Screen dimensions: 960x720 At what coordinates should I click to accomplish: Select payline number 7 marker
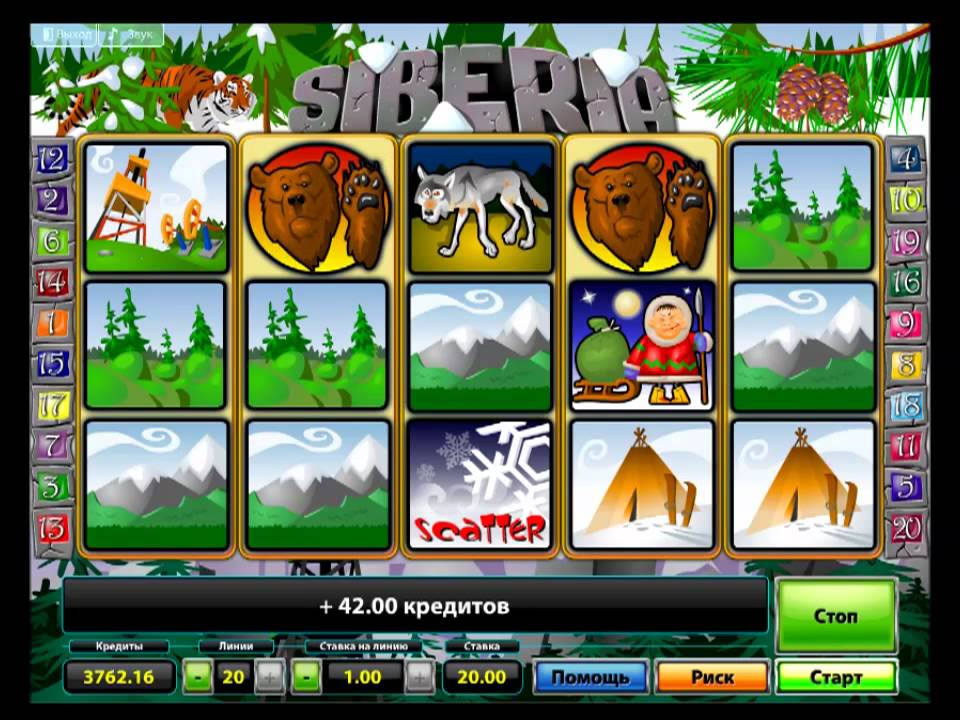(52, 445)
